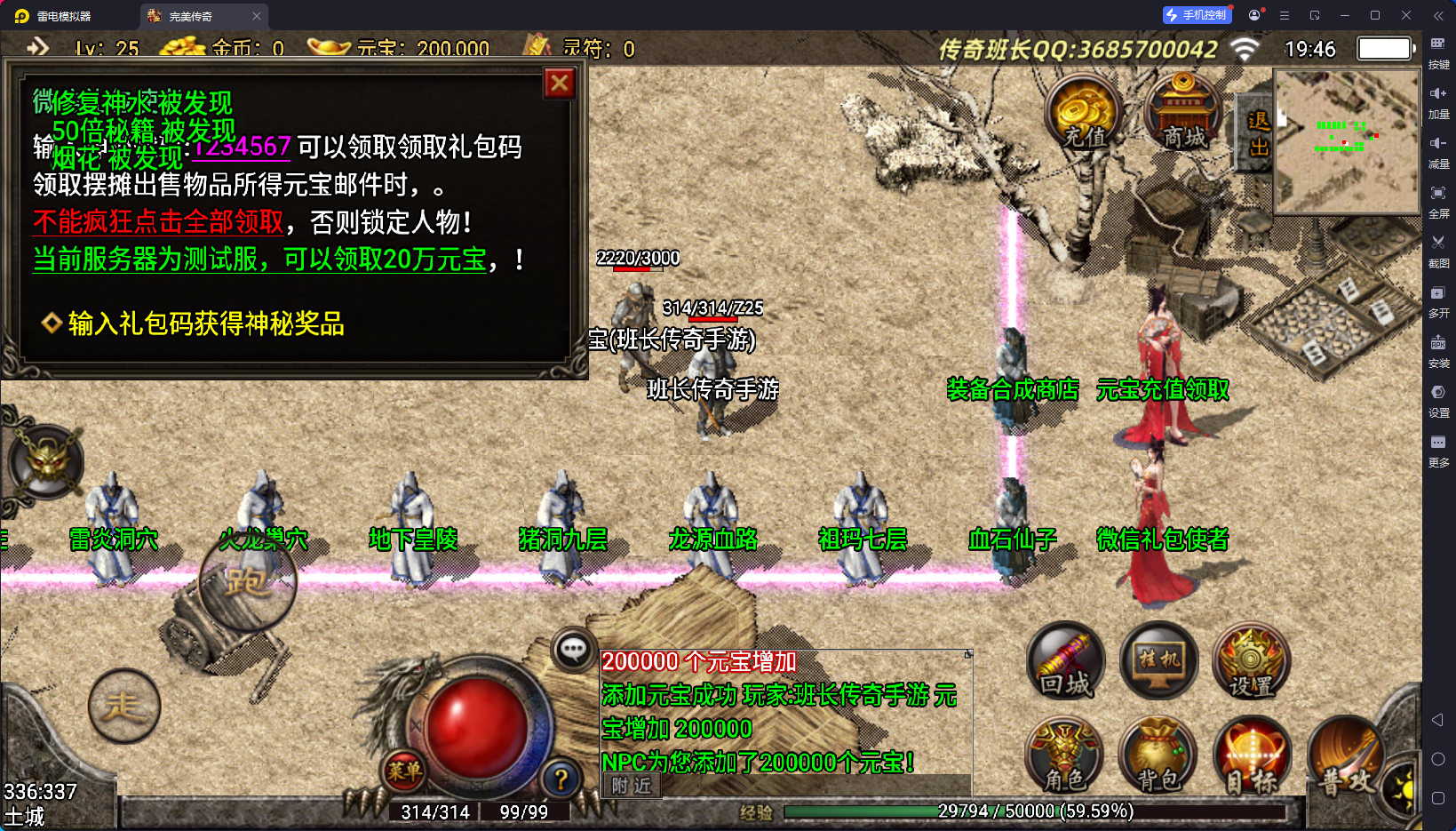Toggle the 挂机 auto-play button
This screenshot has height=831, width=1456.
(1159, 662)
